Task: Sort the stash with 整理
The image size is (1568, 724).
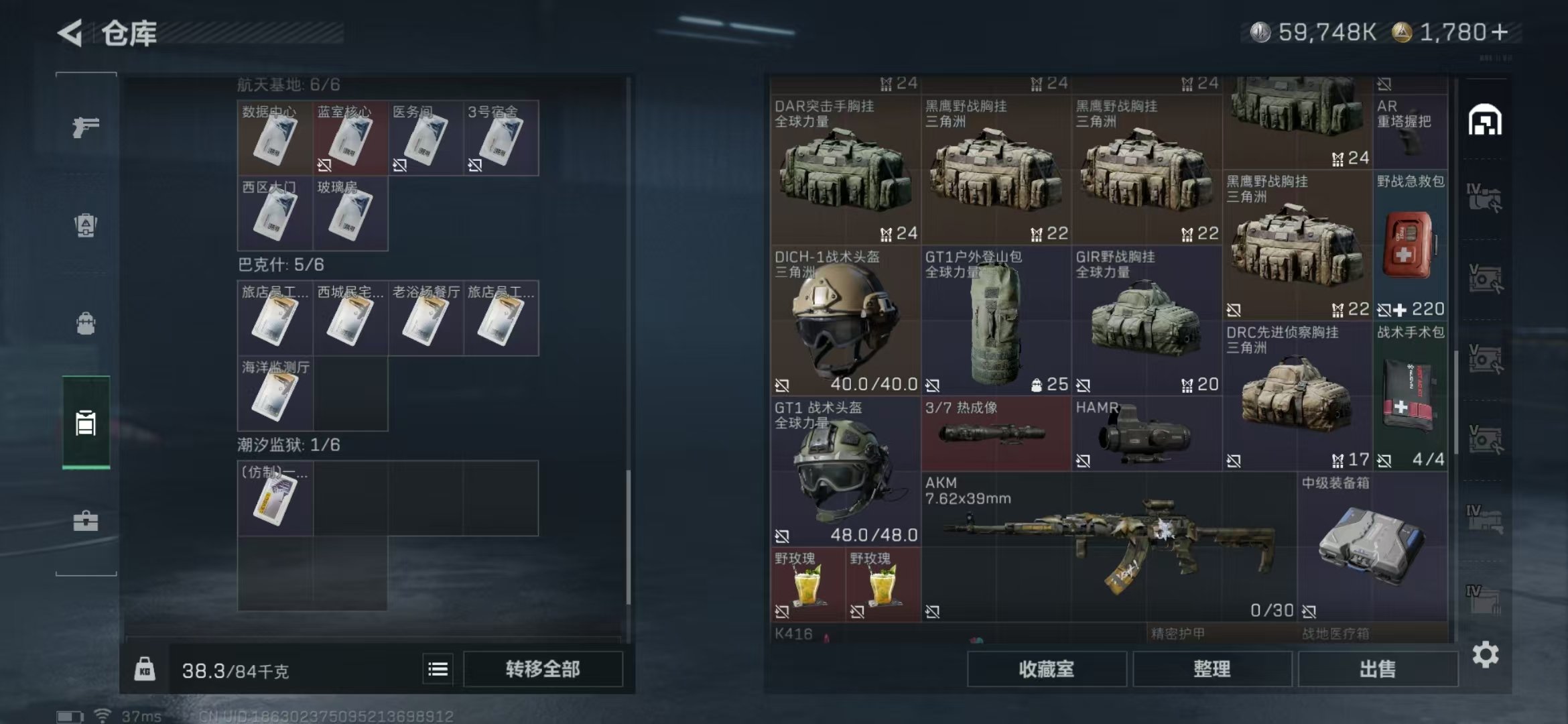Action: point(1212,669)
